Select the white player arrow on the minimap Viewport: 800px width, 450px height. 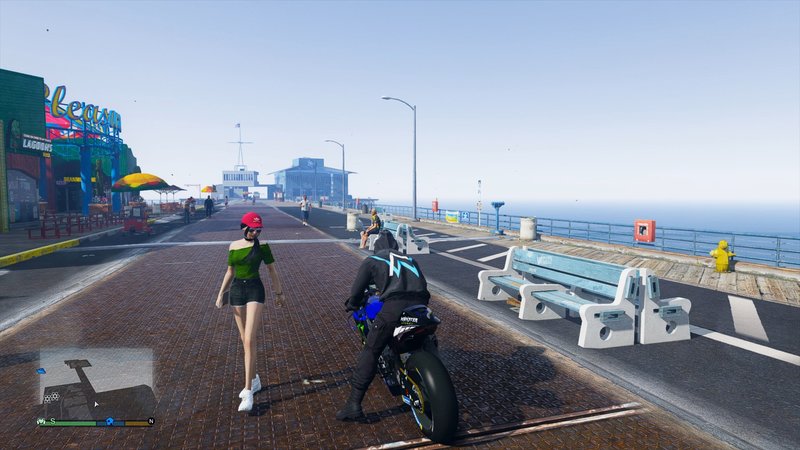pos(96,403)
